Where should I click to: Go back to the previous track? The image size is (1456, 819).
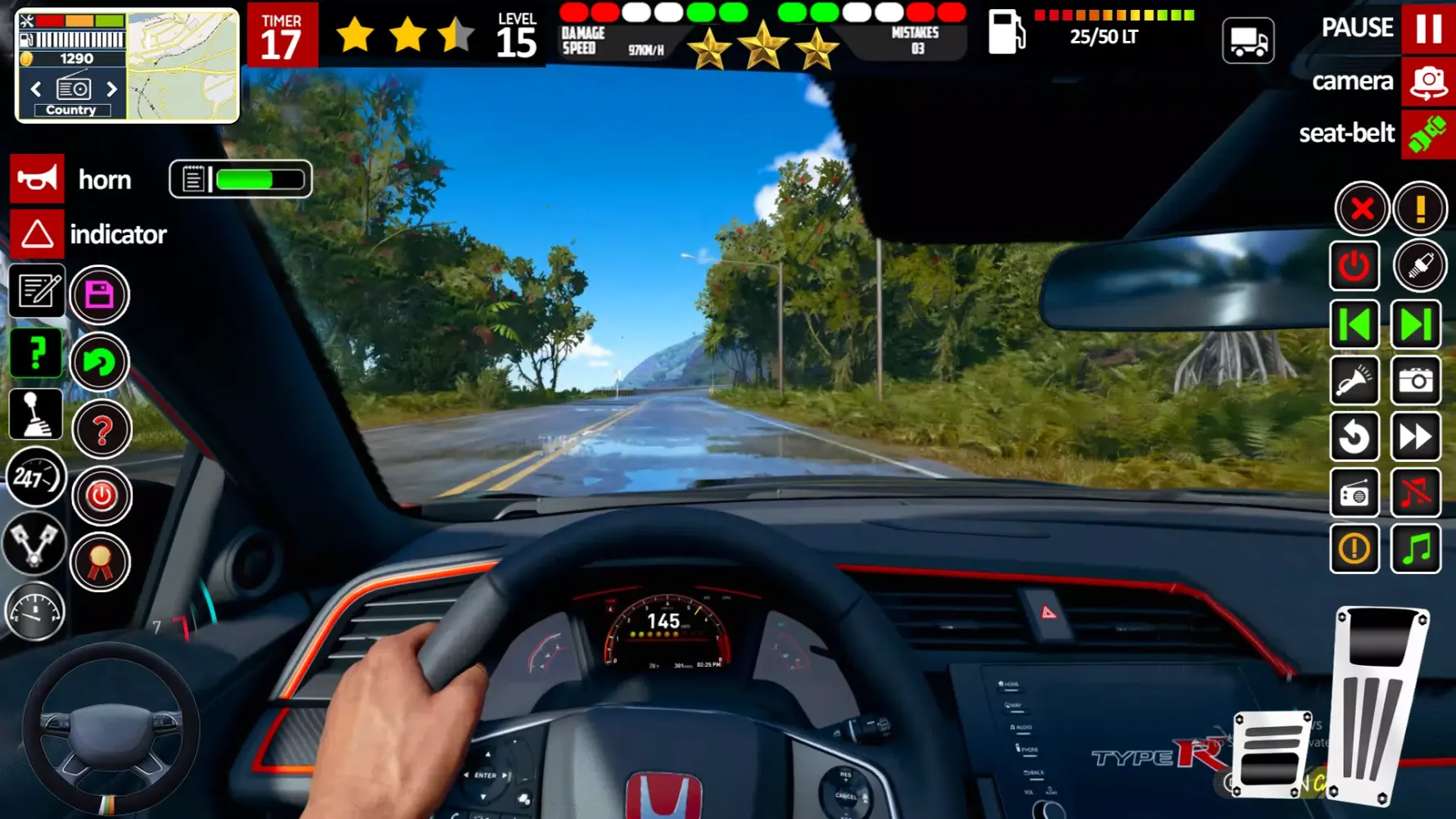click(1354, 325)
